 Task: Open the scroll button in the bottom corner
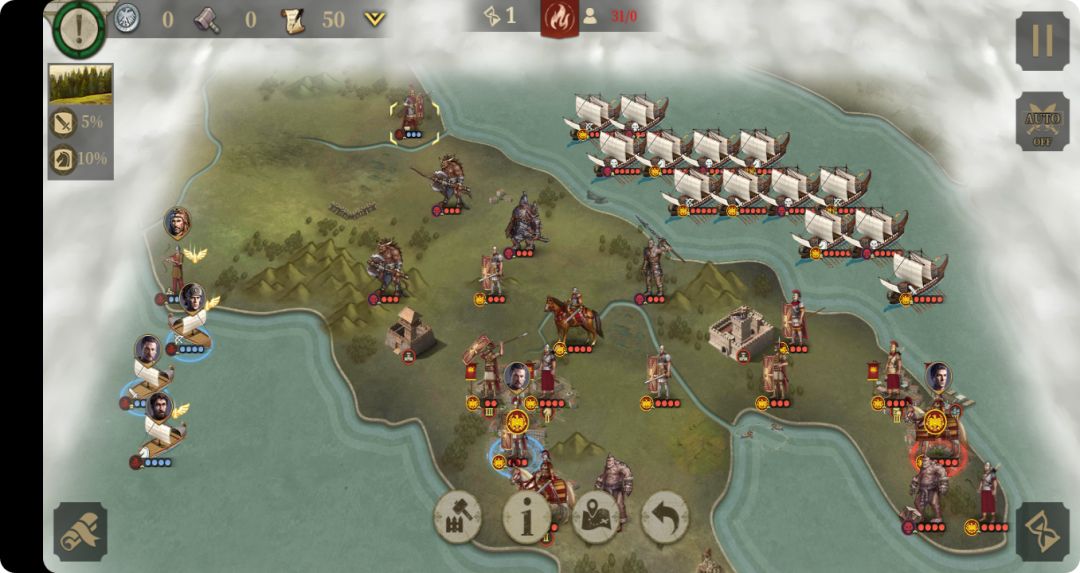[80, 531]
